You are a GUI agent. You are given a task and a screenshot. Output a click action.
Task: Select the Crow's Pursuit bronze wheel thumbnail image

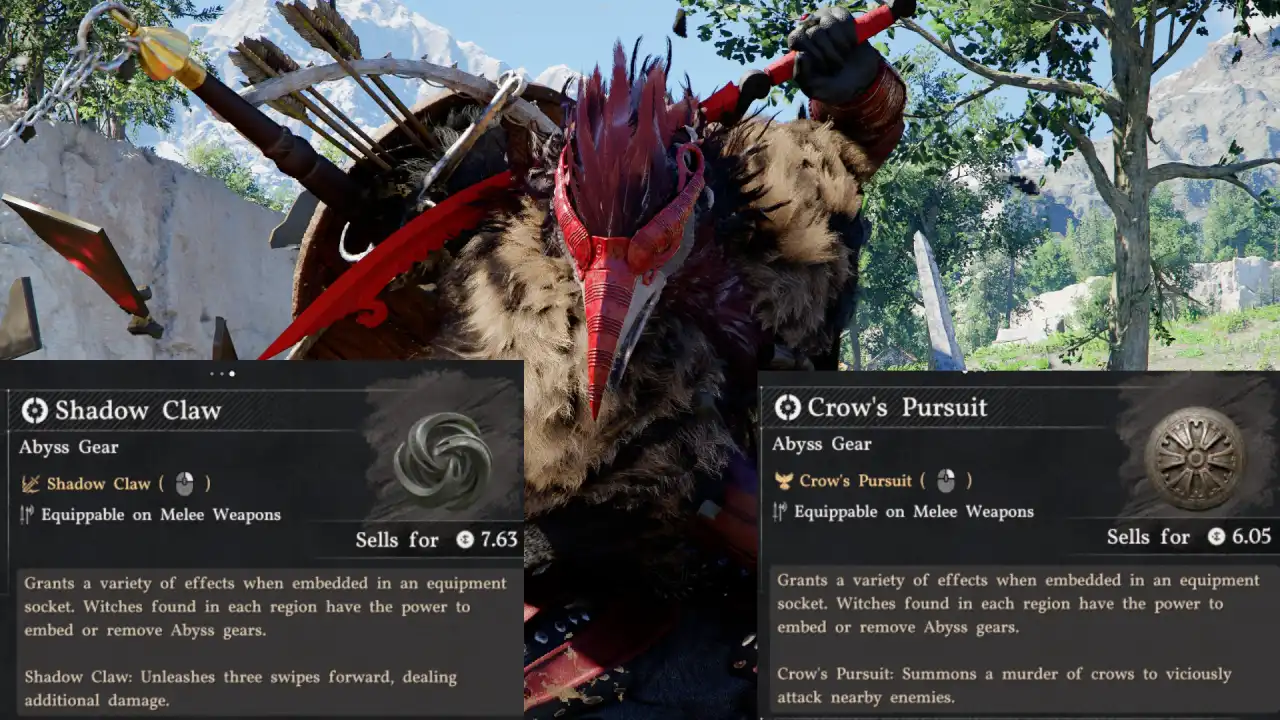(x=1197, y=458)
